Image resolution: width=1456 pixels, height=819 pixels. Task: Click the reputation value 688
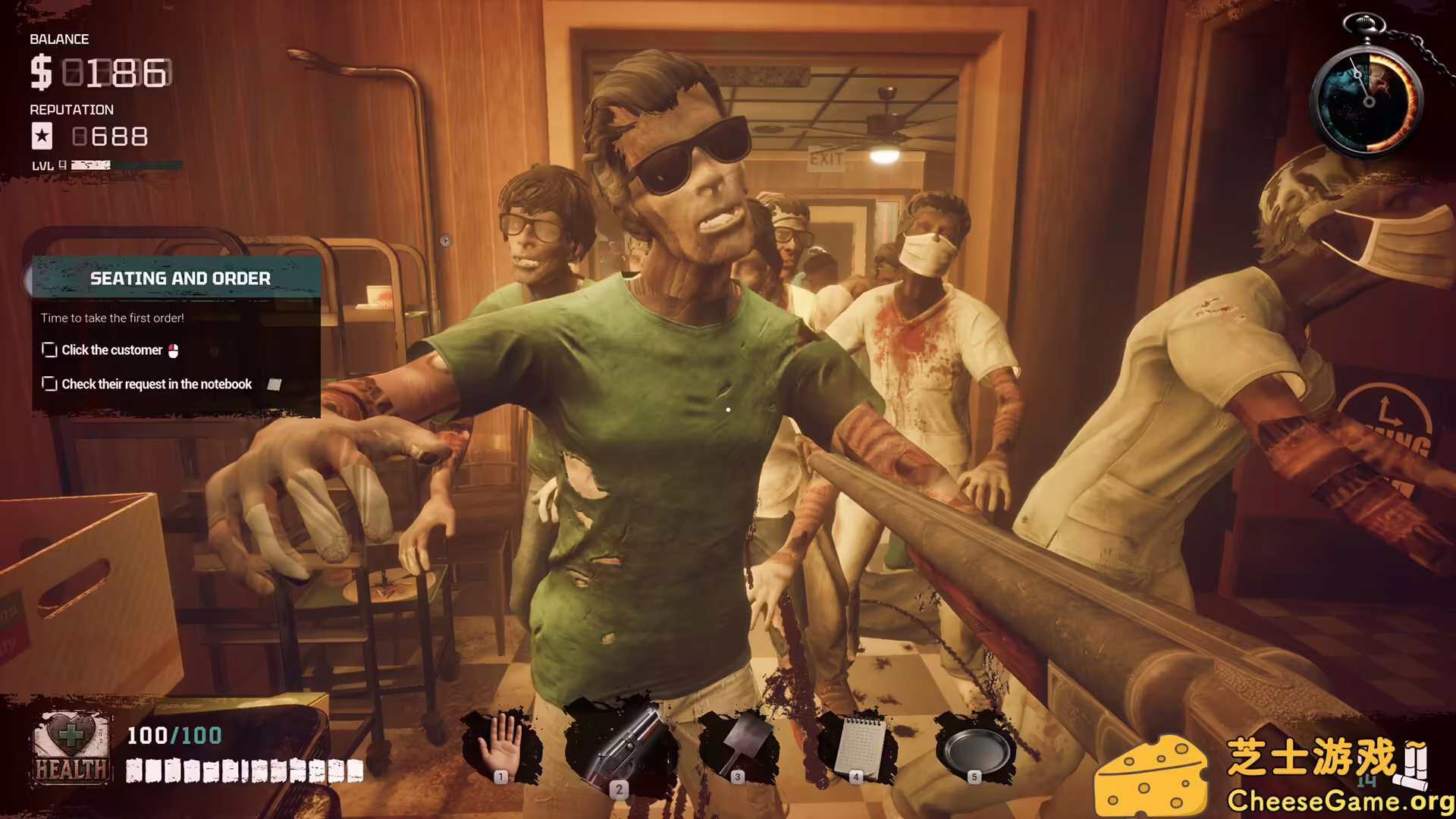point(110,137)
